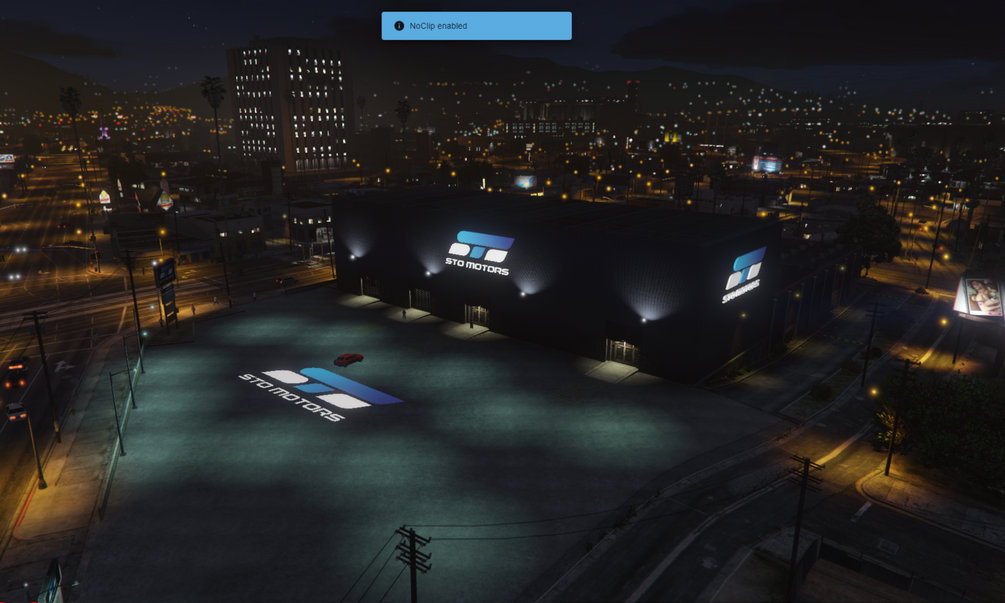Click the NoClip enabled notification

point(476,26)
